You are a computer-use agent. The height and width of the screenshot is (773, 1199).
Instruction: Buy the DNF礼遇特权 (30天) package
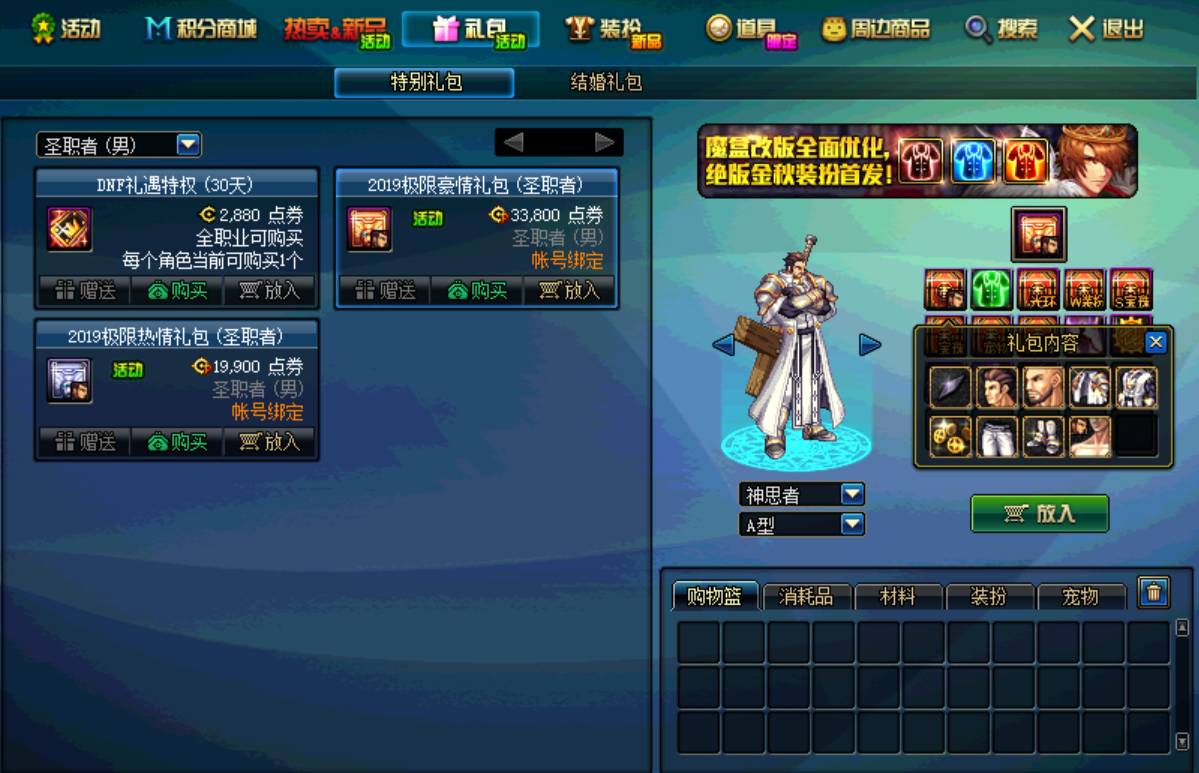point(178,291)
